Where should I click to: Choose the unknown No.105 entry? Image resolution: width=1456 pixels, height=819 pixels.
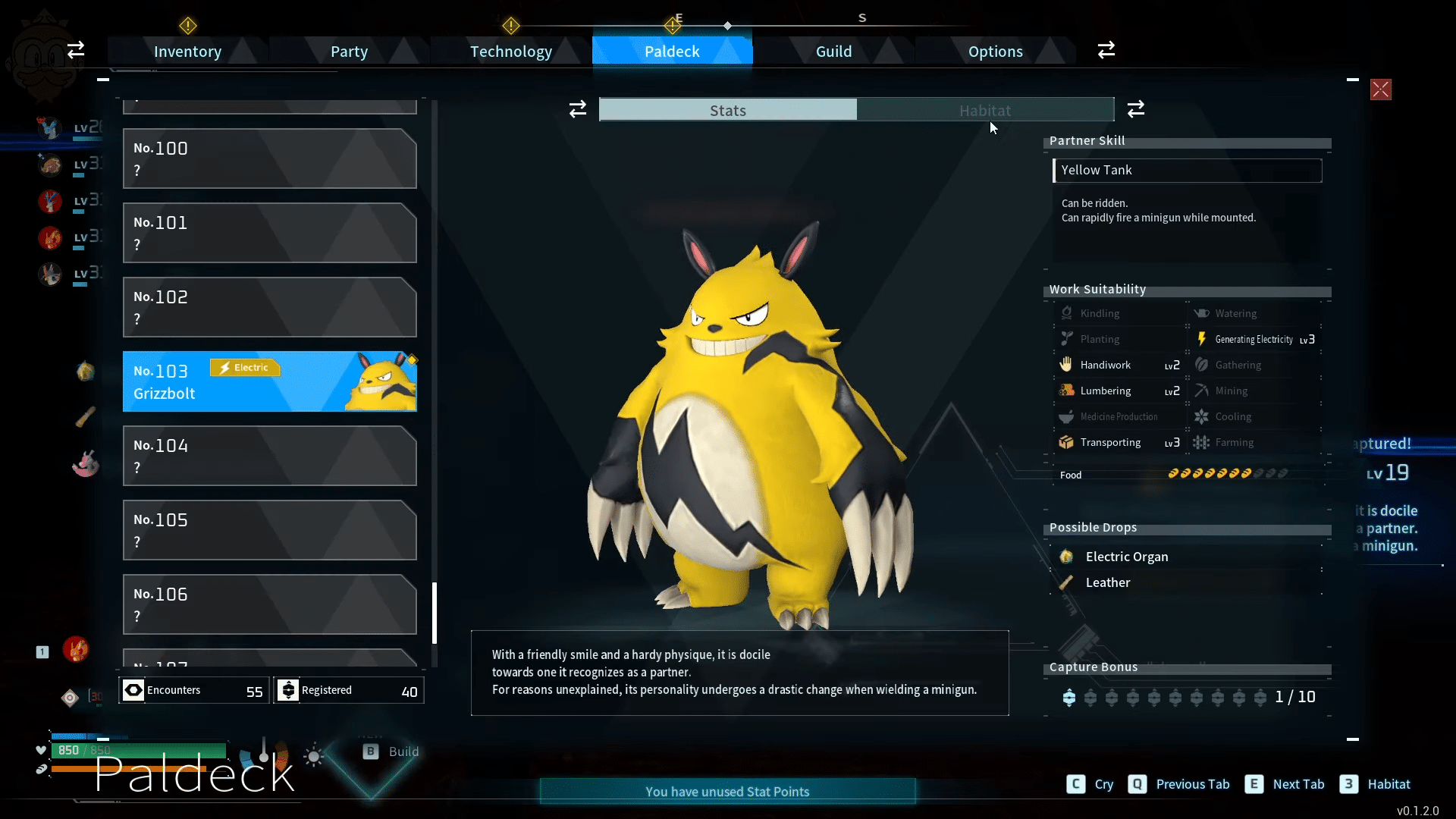pos(269,530)
